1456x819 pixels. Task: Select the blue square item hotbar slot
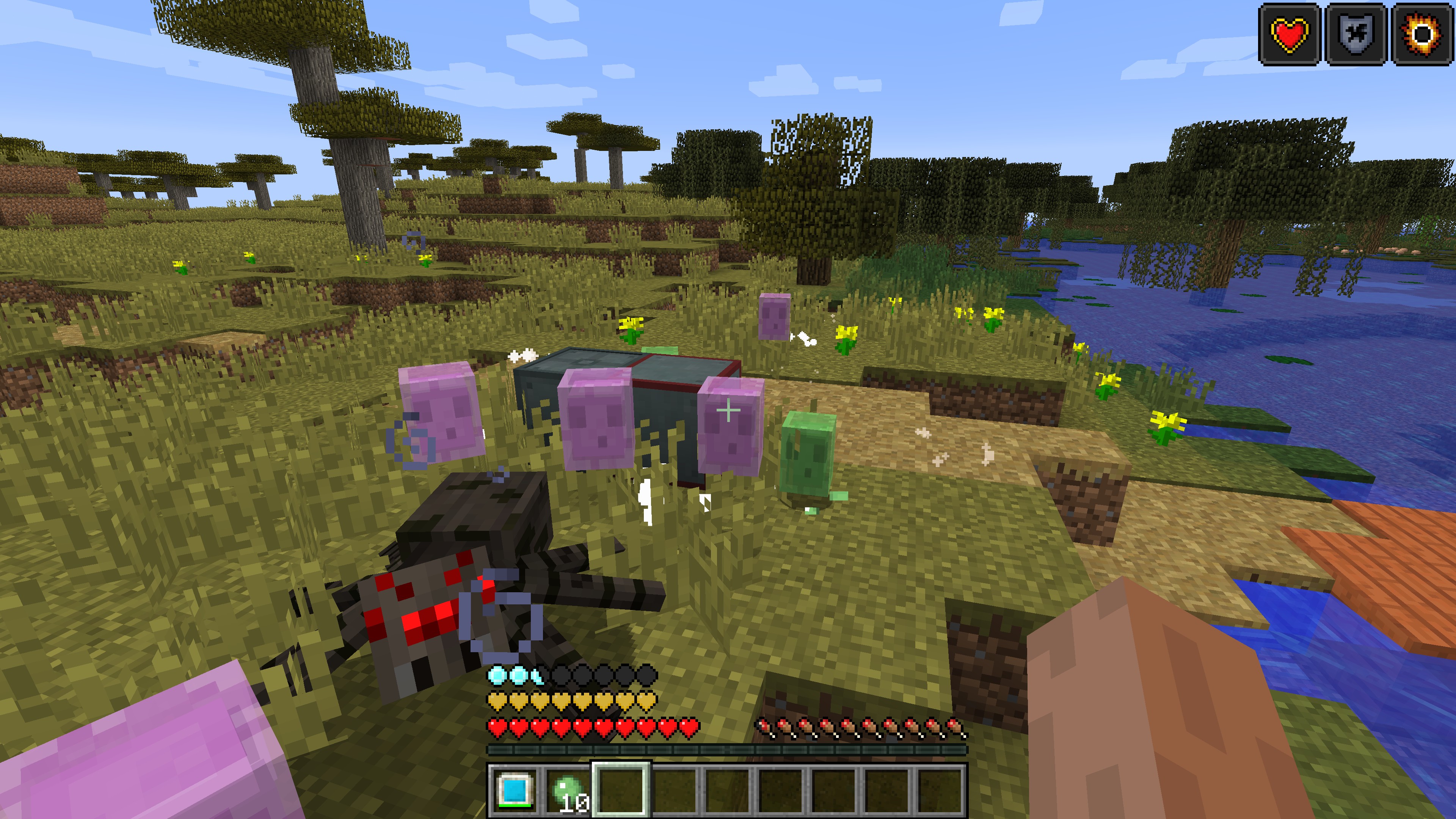click(515, 789)
